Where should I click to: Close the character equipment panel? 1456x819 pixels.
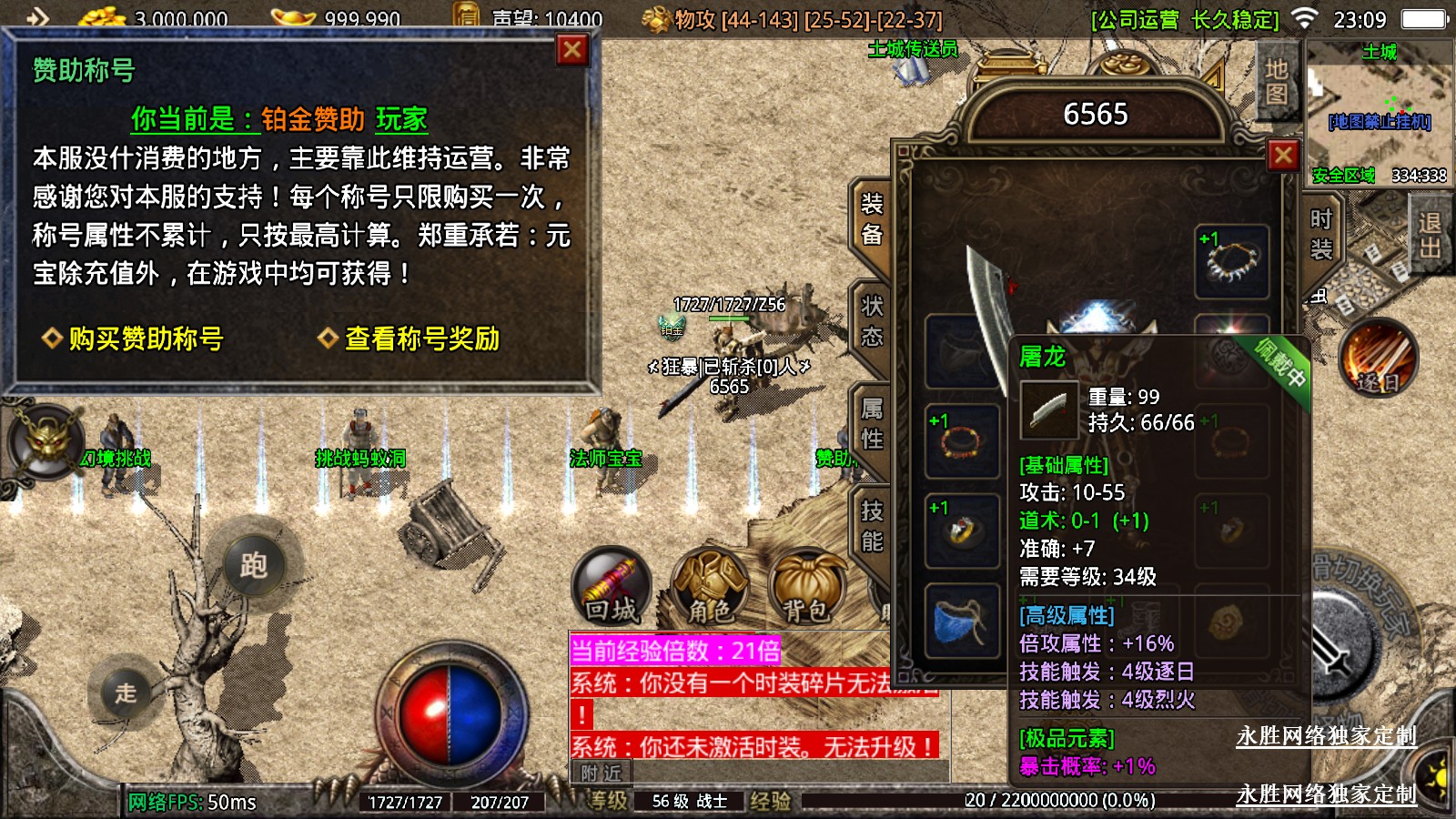[x=1283, y=156]
